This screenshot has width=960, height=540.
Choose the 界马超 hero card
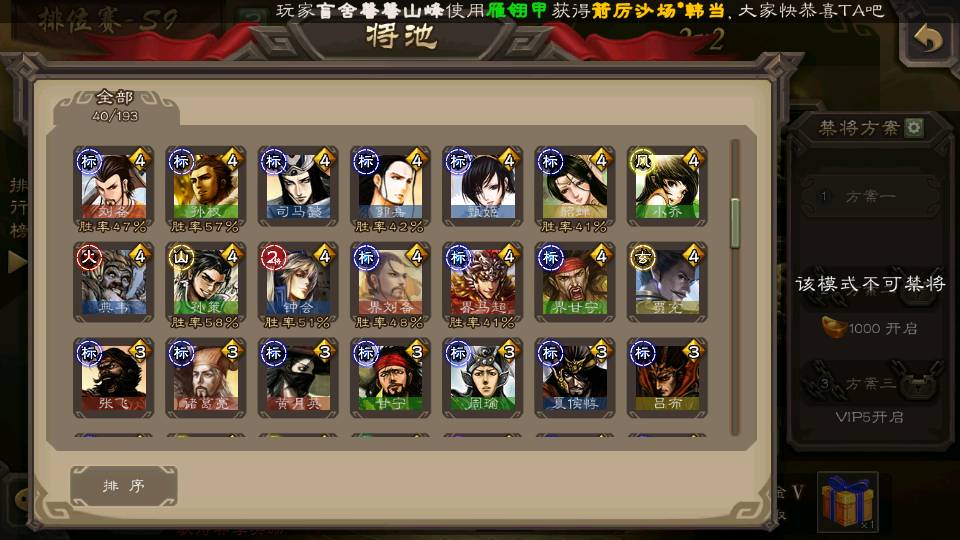tap(483, 281)
